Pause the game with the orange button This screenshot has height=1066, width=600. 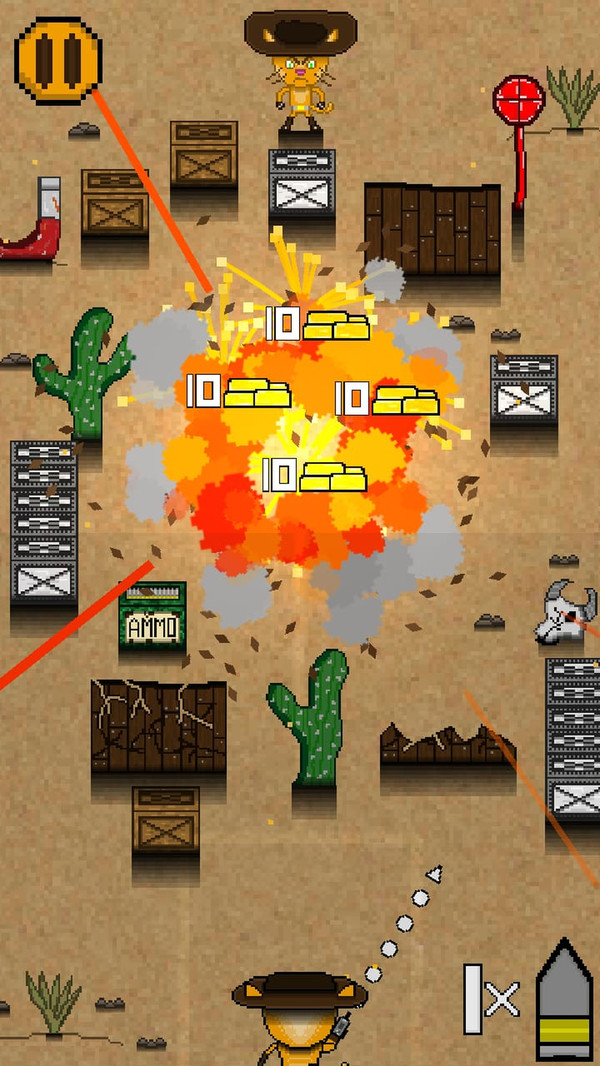click(x=58, y=58)
